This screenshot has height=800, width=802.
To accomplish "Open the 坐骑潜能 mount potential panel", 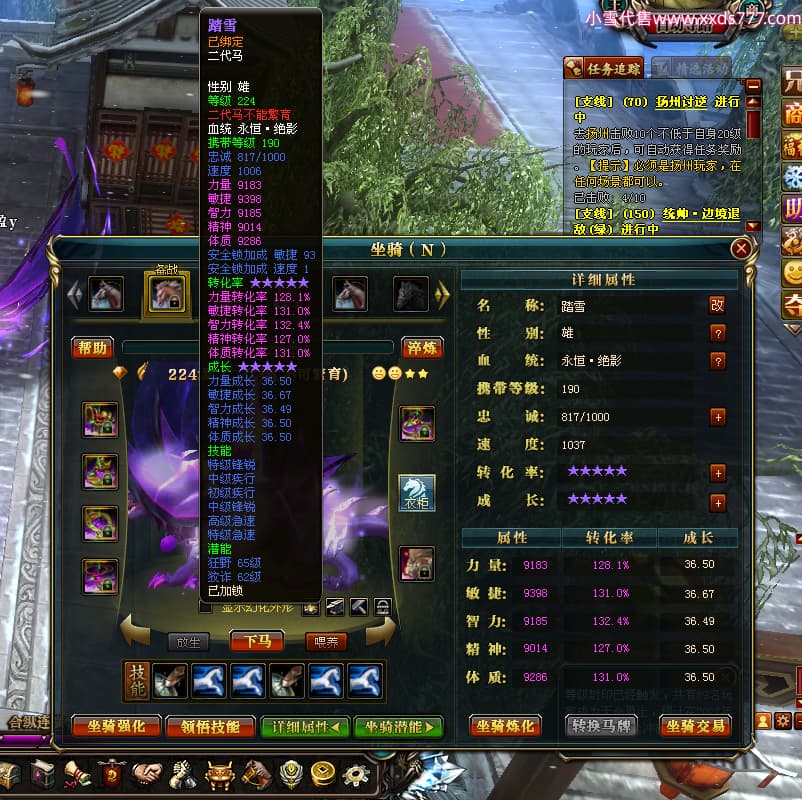I will (398, 727).
